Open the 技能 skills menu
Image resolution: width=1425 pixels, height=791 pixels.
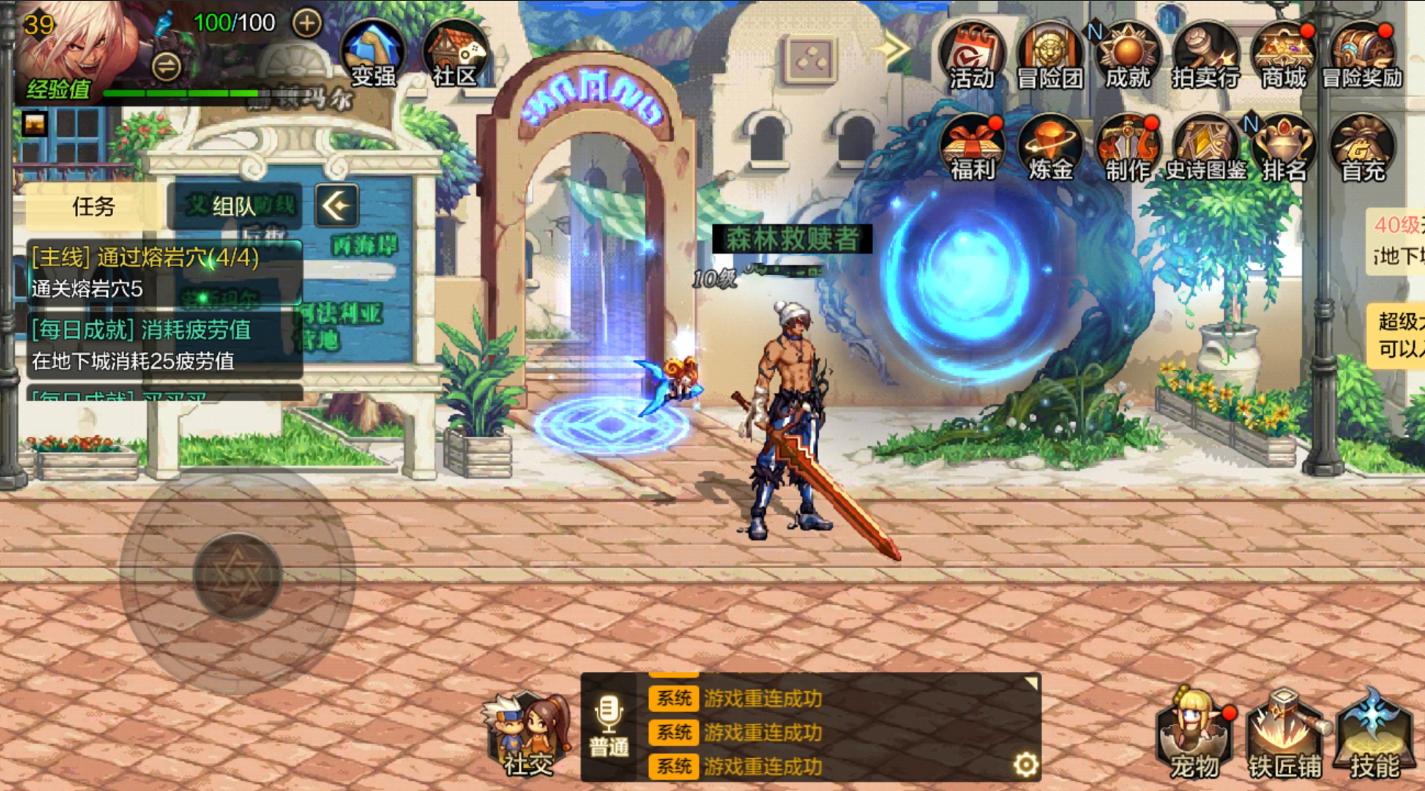point(1374,735)
